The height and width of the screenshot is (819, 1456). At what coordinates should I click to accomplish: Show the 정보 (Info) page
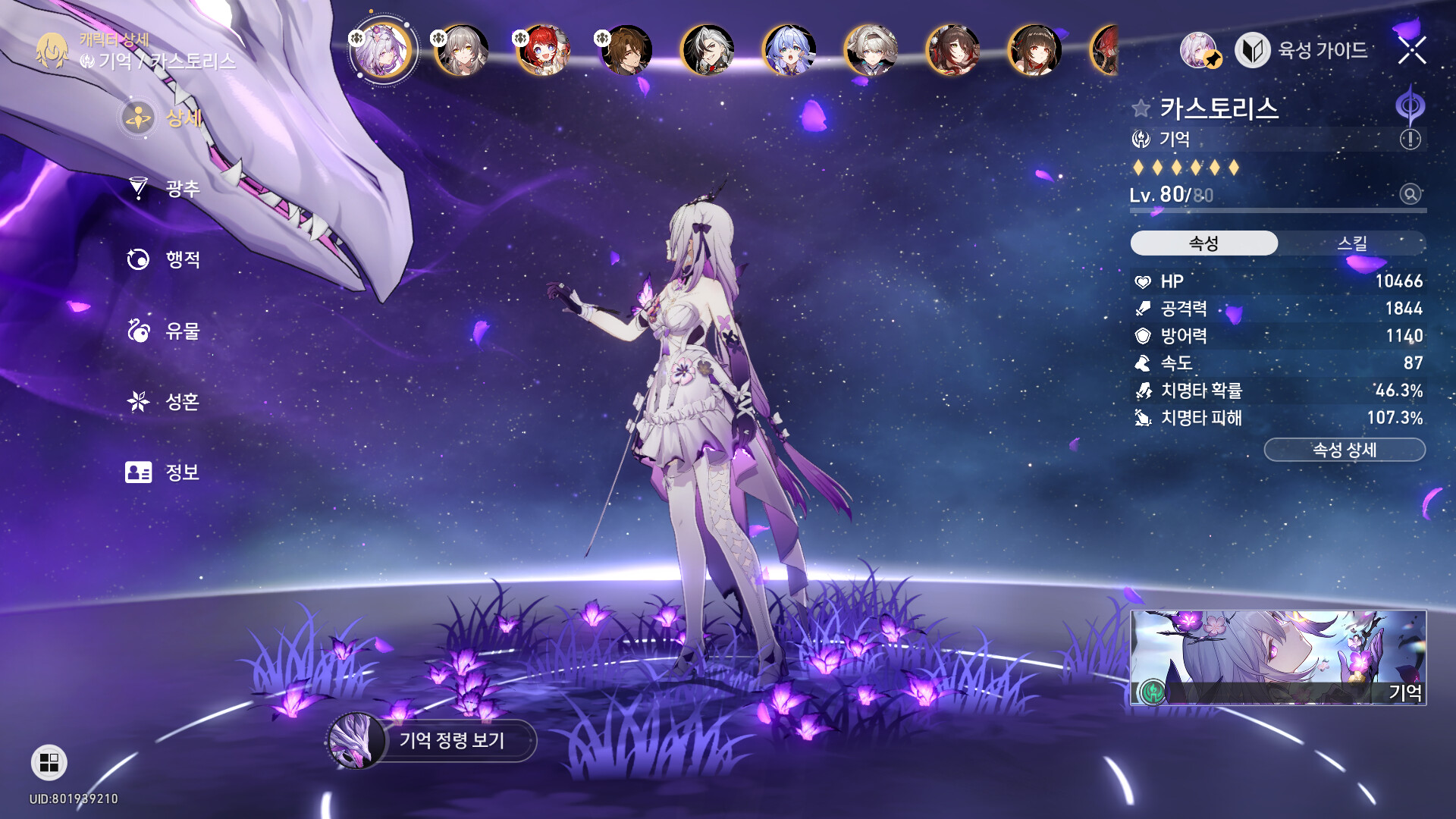click(x=181, y=472)
